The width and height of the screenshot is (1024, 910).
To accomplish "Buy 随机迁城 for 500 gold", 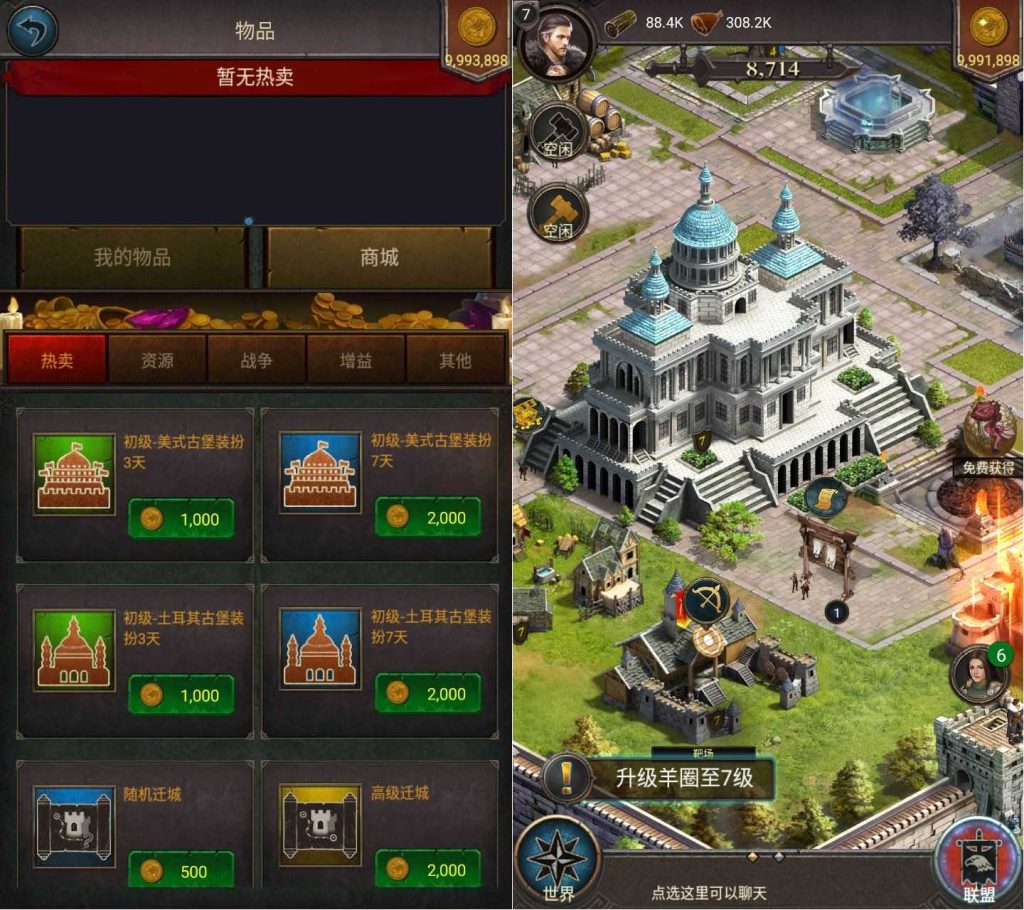I will tap(181, 871).
